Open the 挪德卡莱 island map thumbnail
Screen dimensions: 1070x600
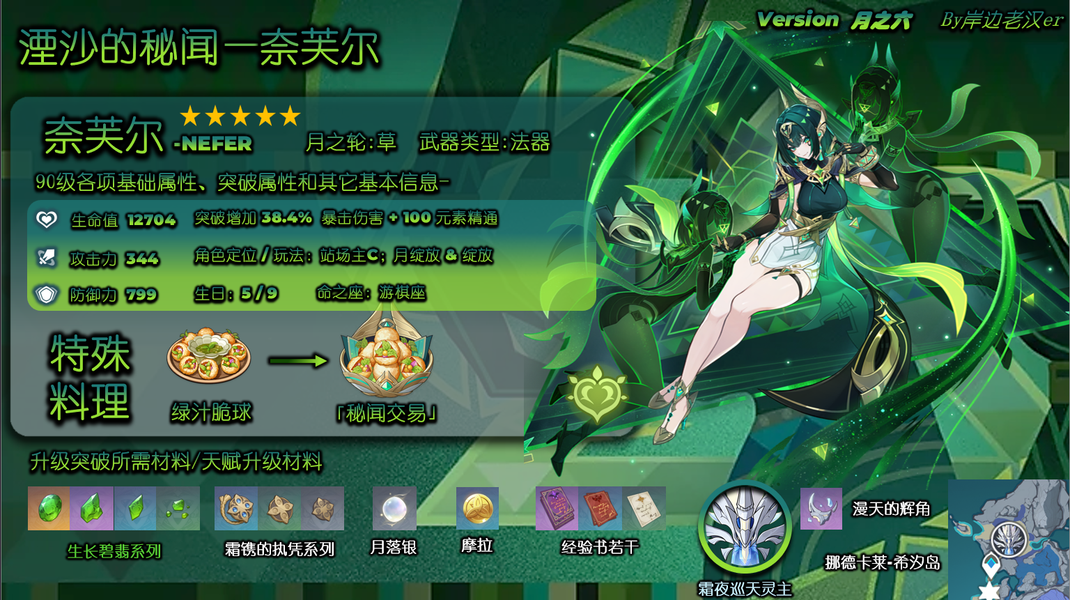tap(1008, 539)
